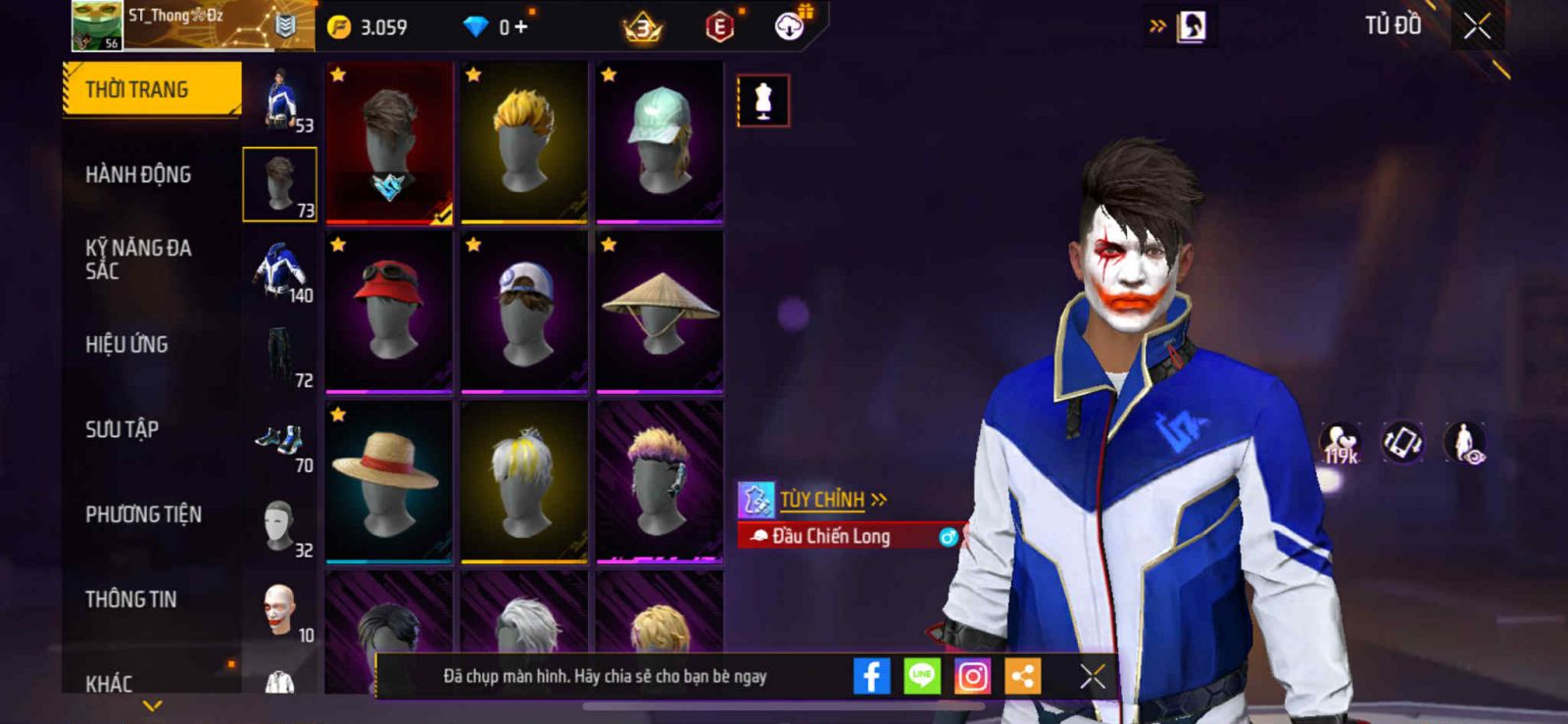Open the Thông Tin tab
1568x724 pixels.
[x=130, y=600]
